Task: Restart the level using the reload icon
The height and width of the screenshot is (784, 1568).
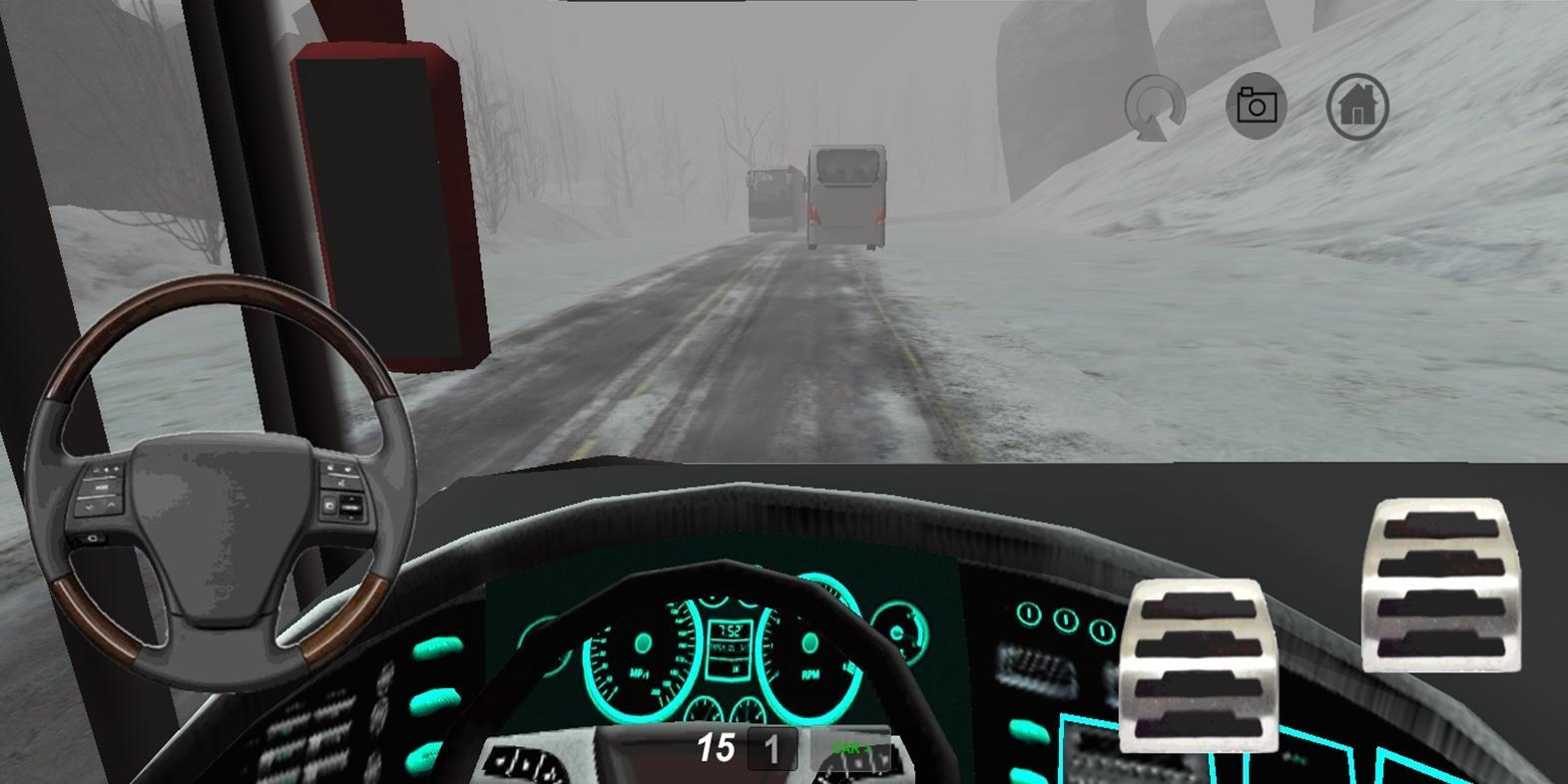Action: coord(1154,105)
